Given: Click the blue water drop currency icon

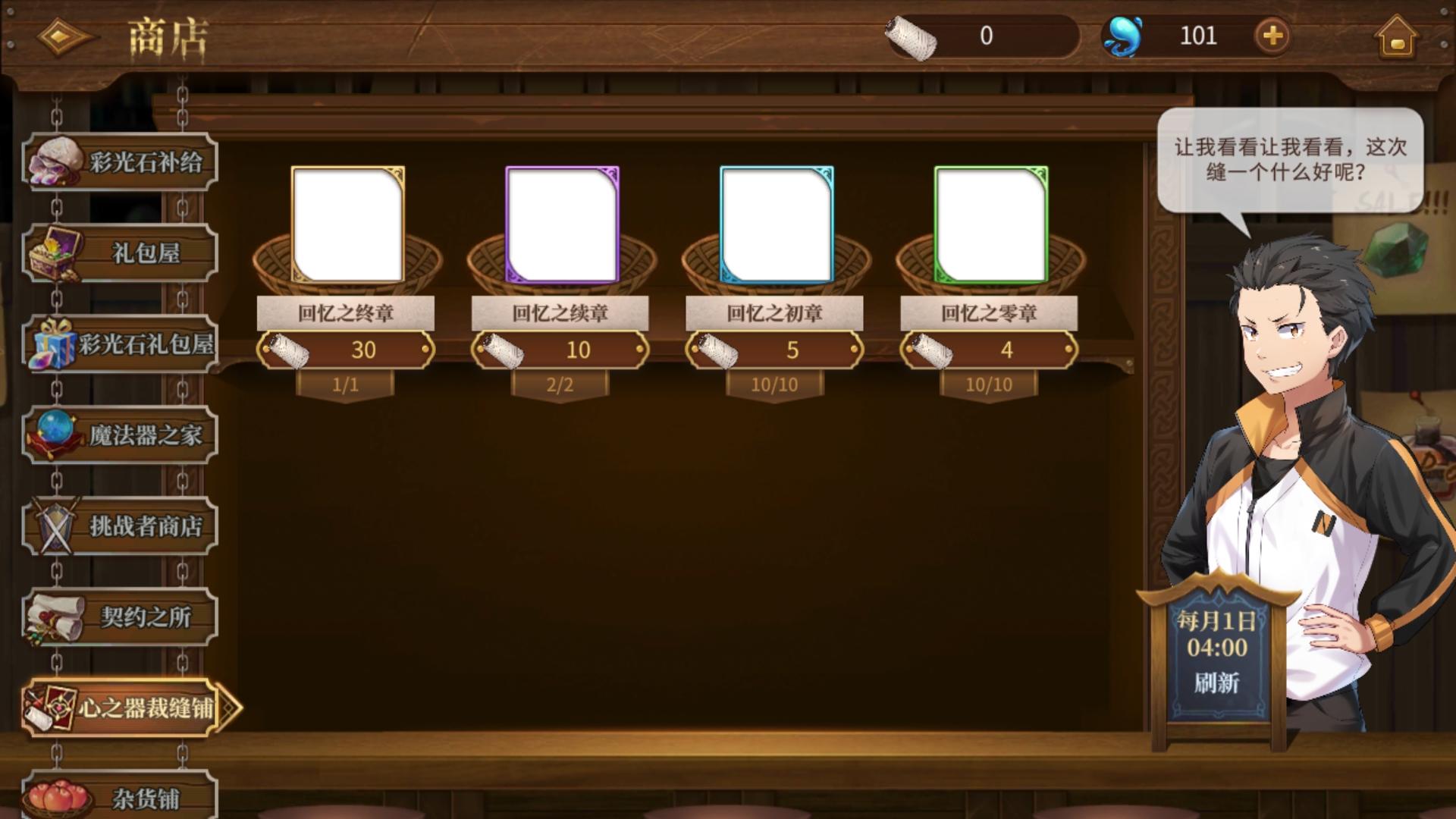Looking at the screenshot, I should click(x=1124, y=34).
